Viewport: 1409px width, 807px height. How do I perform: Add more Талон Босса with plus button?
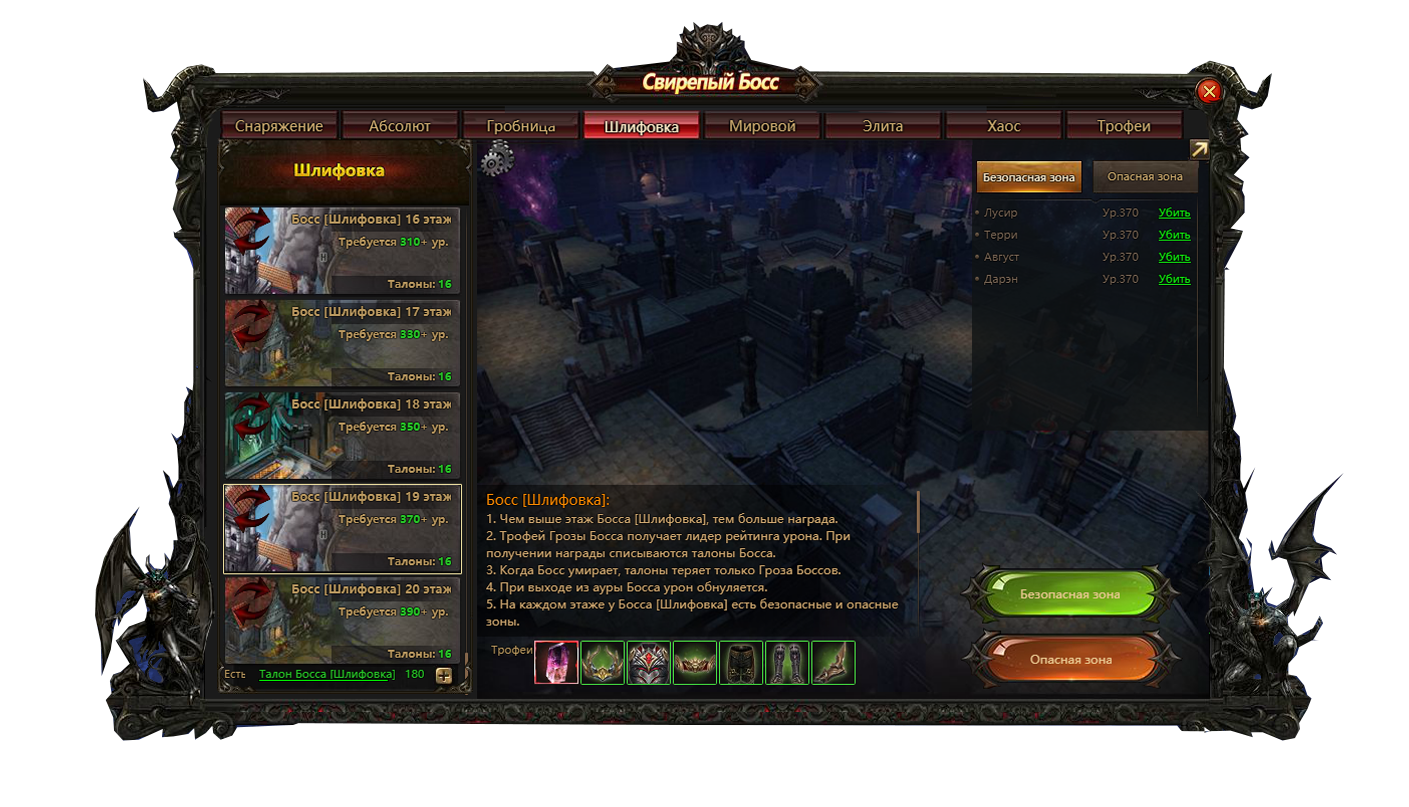pos(444,675)
